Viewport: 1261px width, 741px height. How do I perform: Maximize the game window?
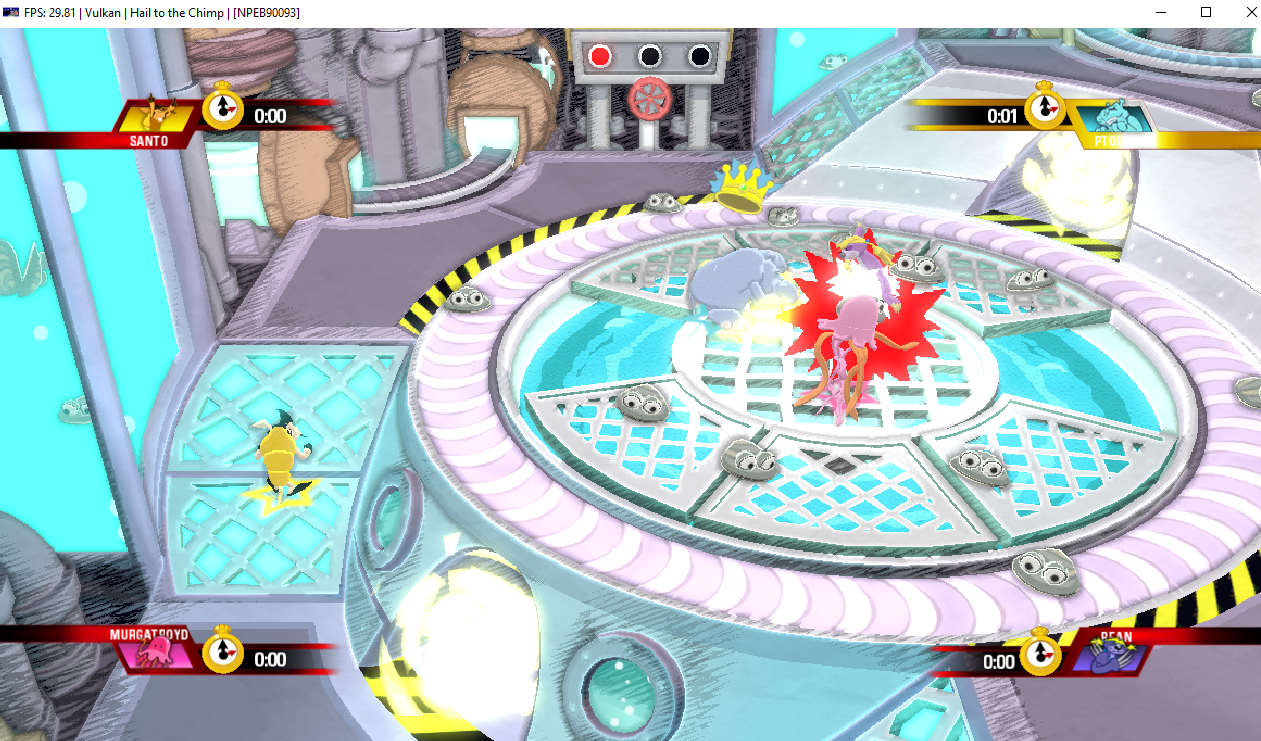1206,12
